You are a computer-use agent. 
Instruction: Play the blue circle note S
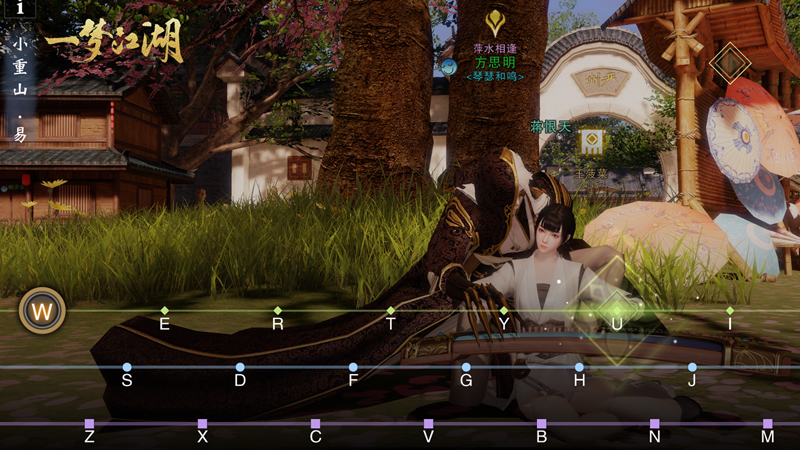click(127, 367)
